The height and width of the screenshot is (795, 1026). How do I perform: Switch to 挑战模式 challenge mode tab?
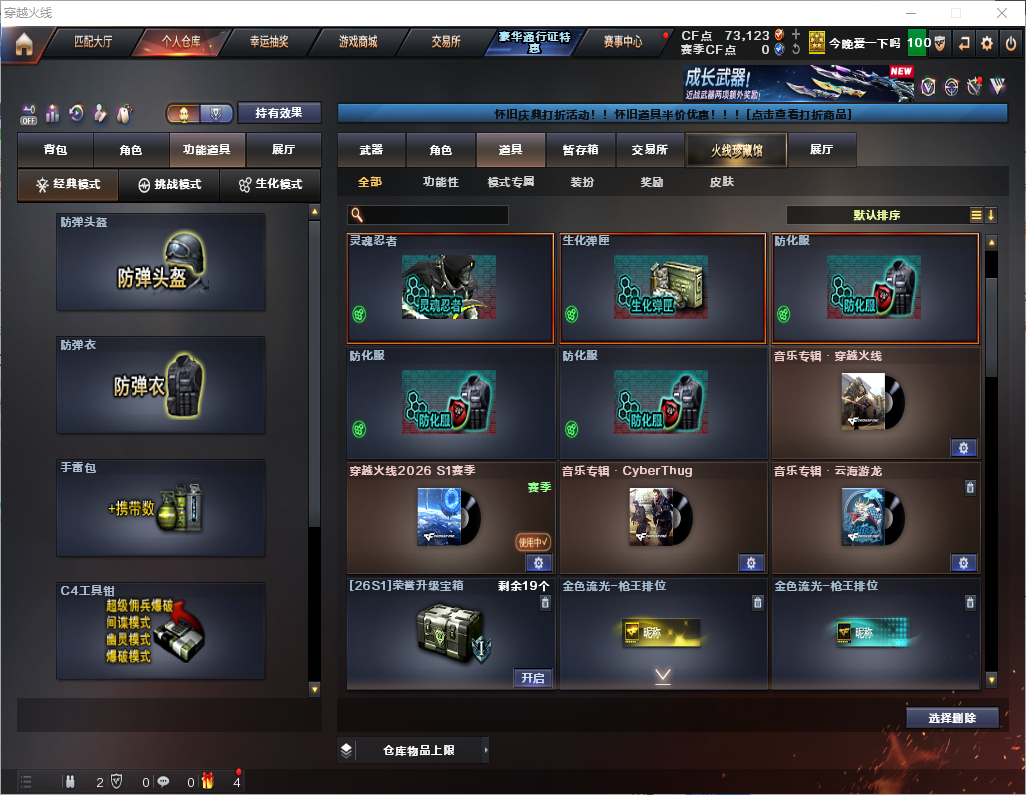[170, 185]
